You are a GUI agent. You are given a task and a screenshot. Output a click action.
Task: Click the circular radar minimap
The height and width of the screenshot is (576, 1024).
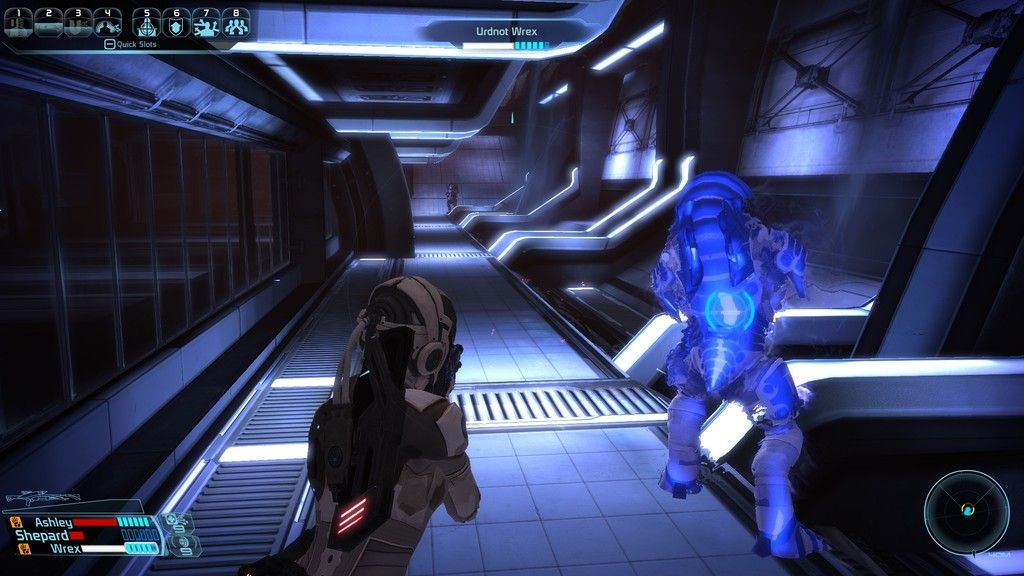(966, 510)
